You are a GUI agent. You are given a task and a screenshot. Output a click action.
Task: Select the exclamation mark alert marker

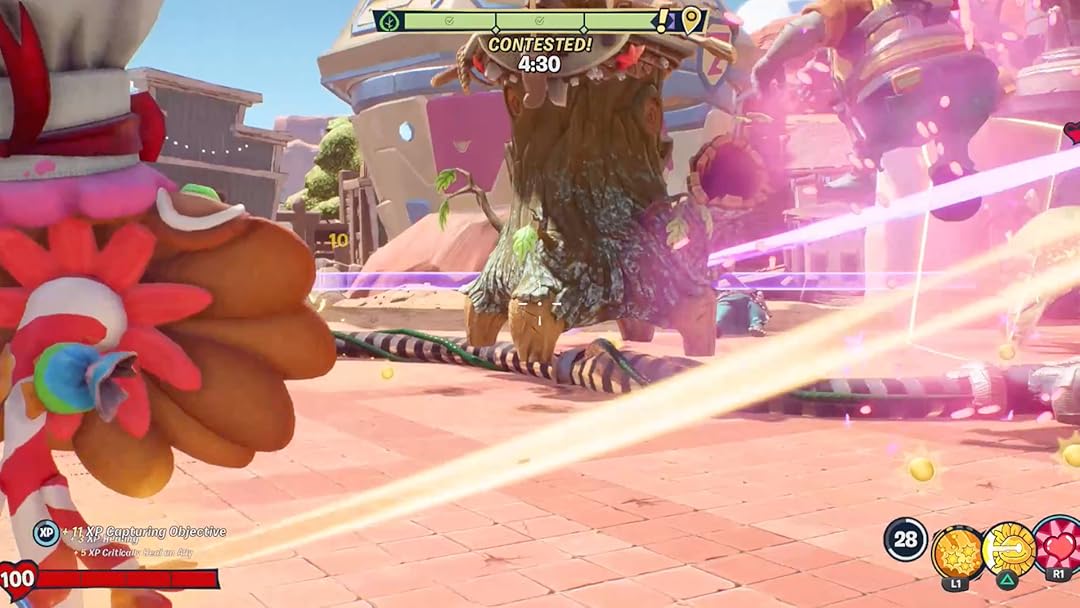[x=662, y=19]
